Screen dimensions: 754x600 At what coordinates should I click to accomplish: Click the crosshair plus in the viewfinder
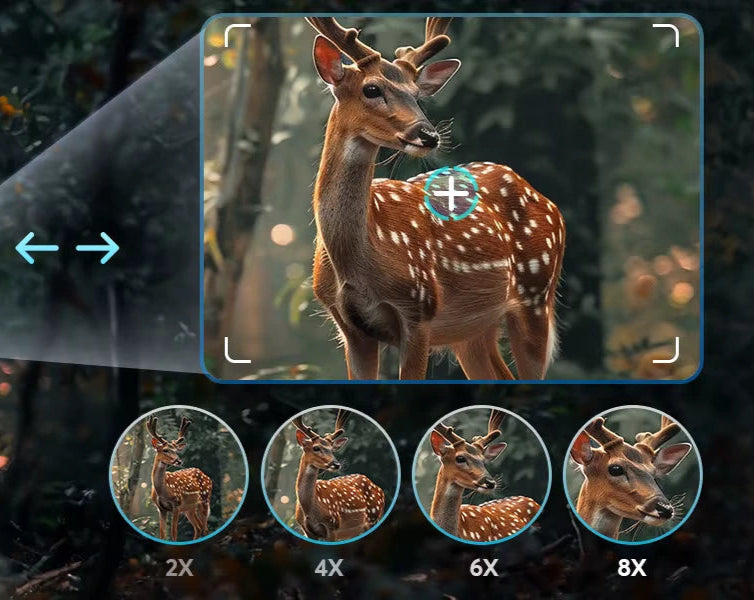point(452,194)
